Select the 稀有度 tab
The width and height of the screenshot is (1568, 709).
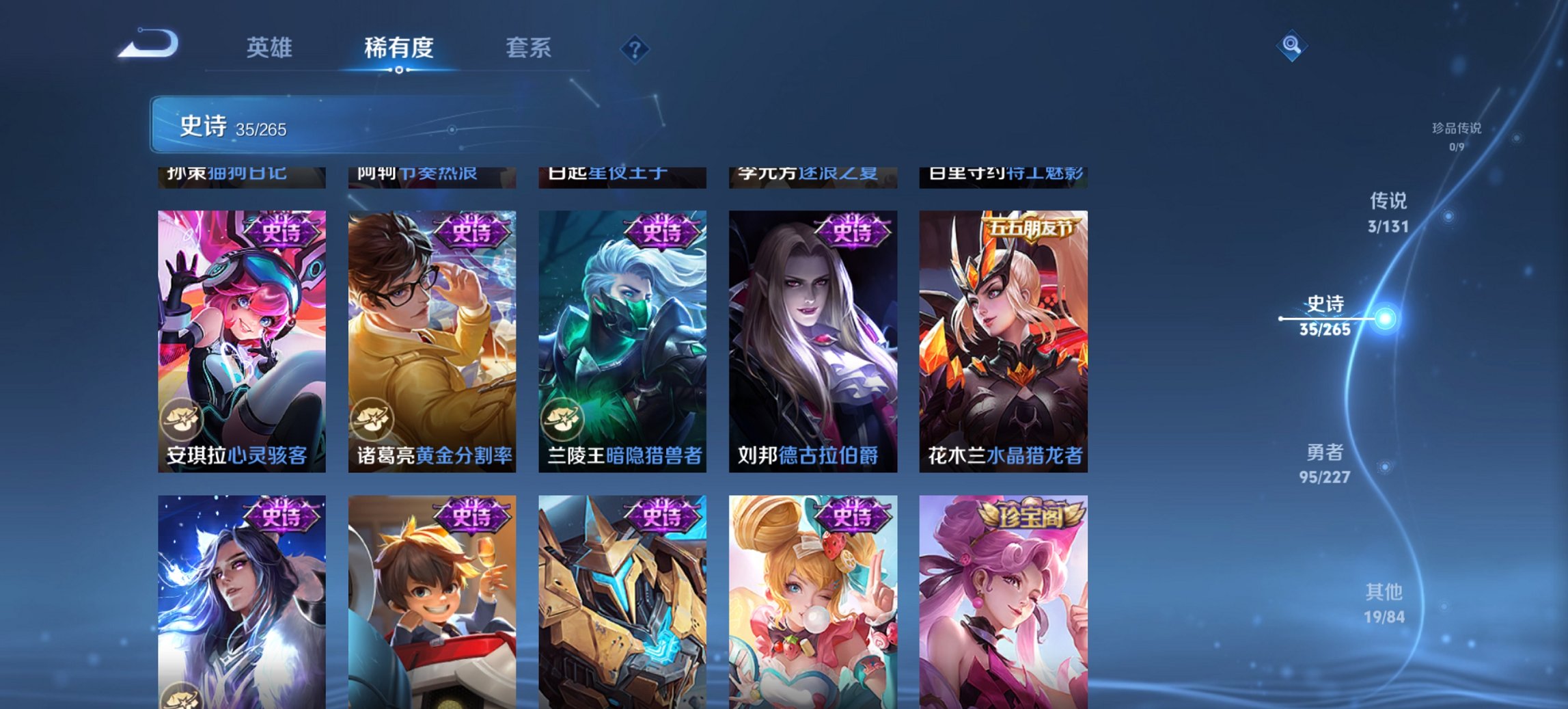point(398,48)
